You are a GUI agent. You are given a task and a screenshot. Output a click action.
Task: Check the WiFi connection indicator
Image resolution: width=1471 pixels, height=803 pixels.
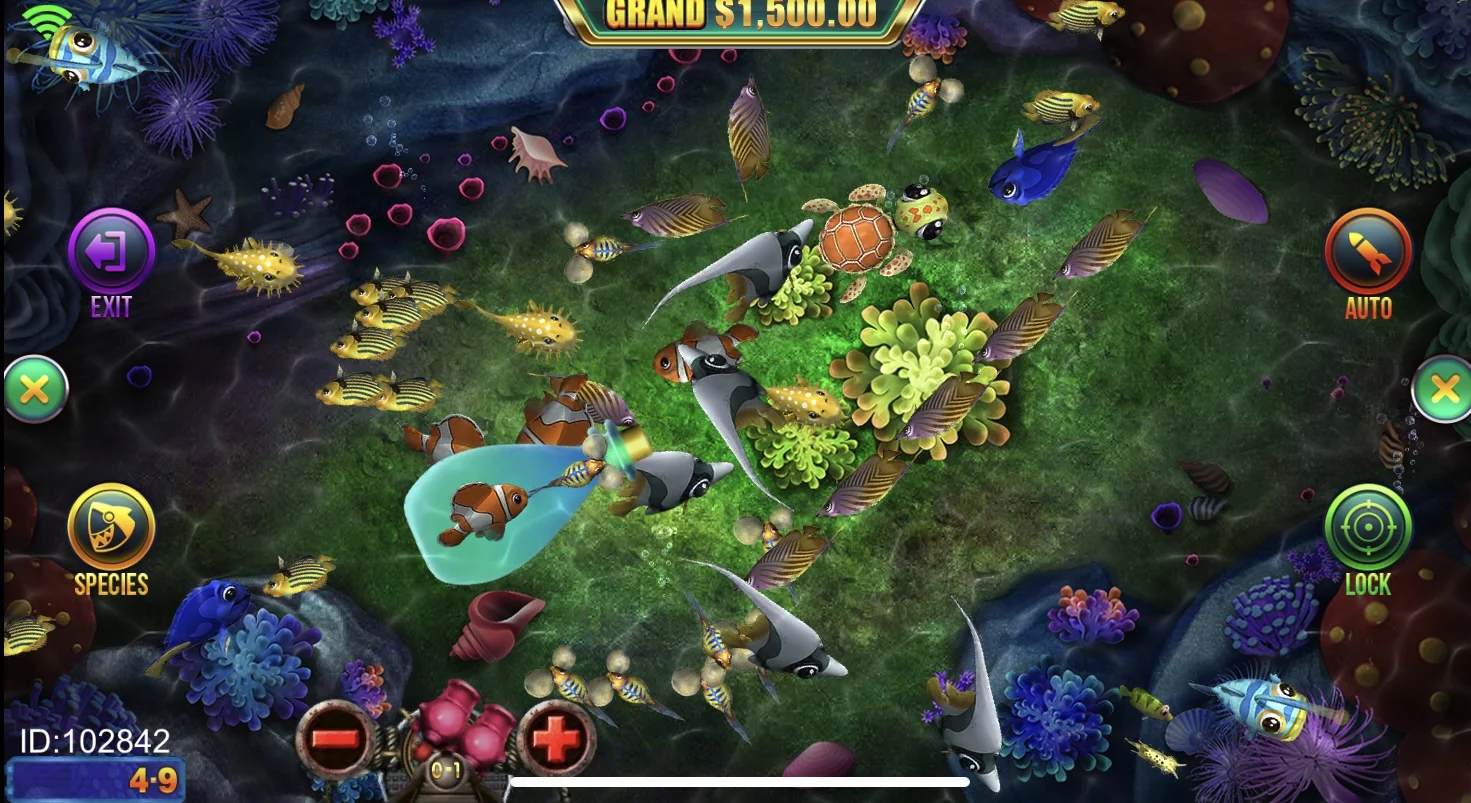[48, 20]
